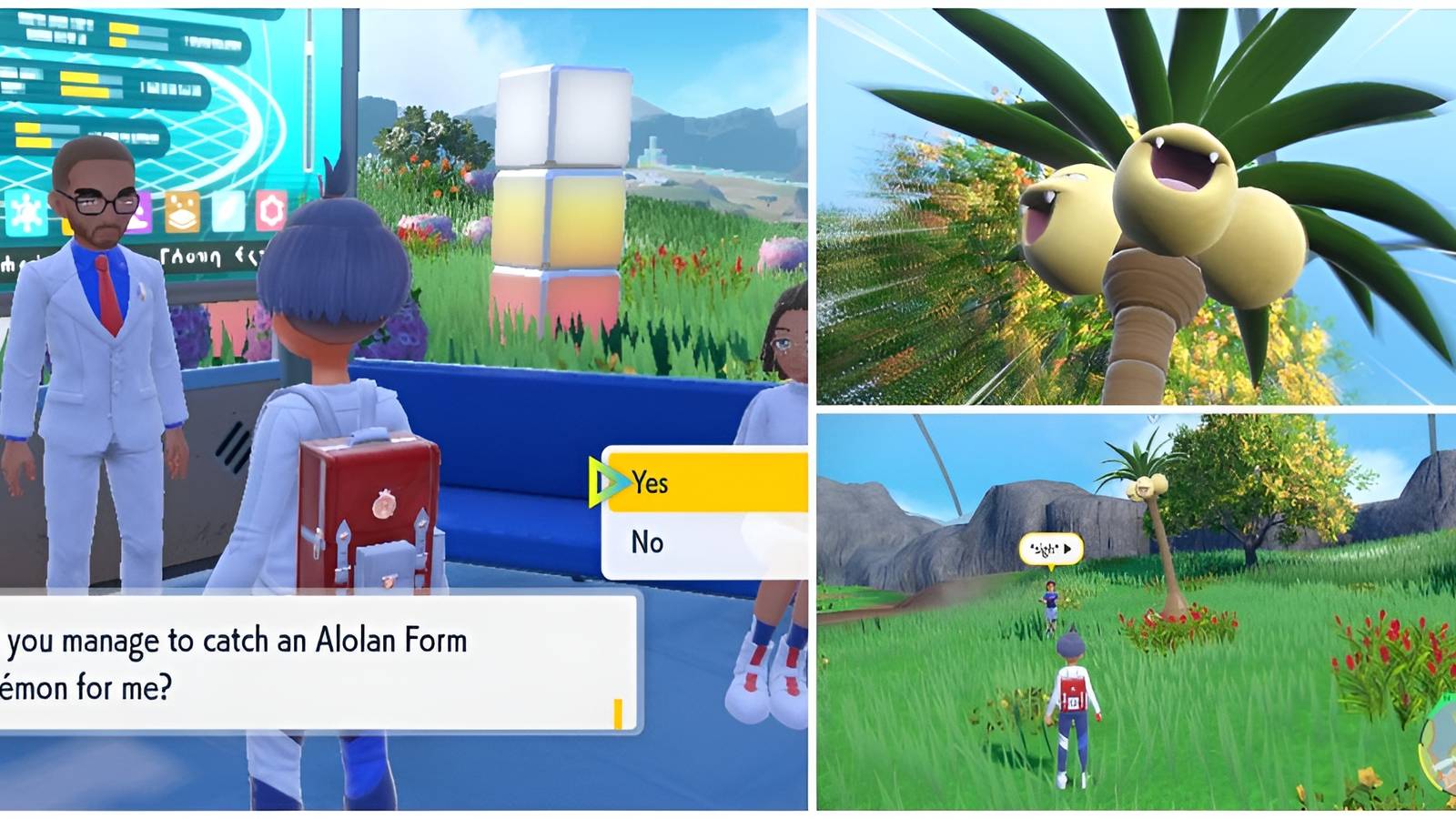Viewport: 1456px width, 819px height.
Task: Click the purple boot icon on the wall display
Action: tap(142, 213)
